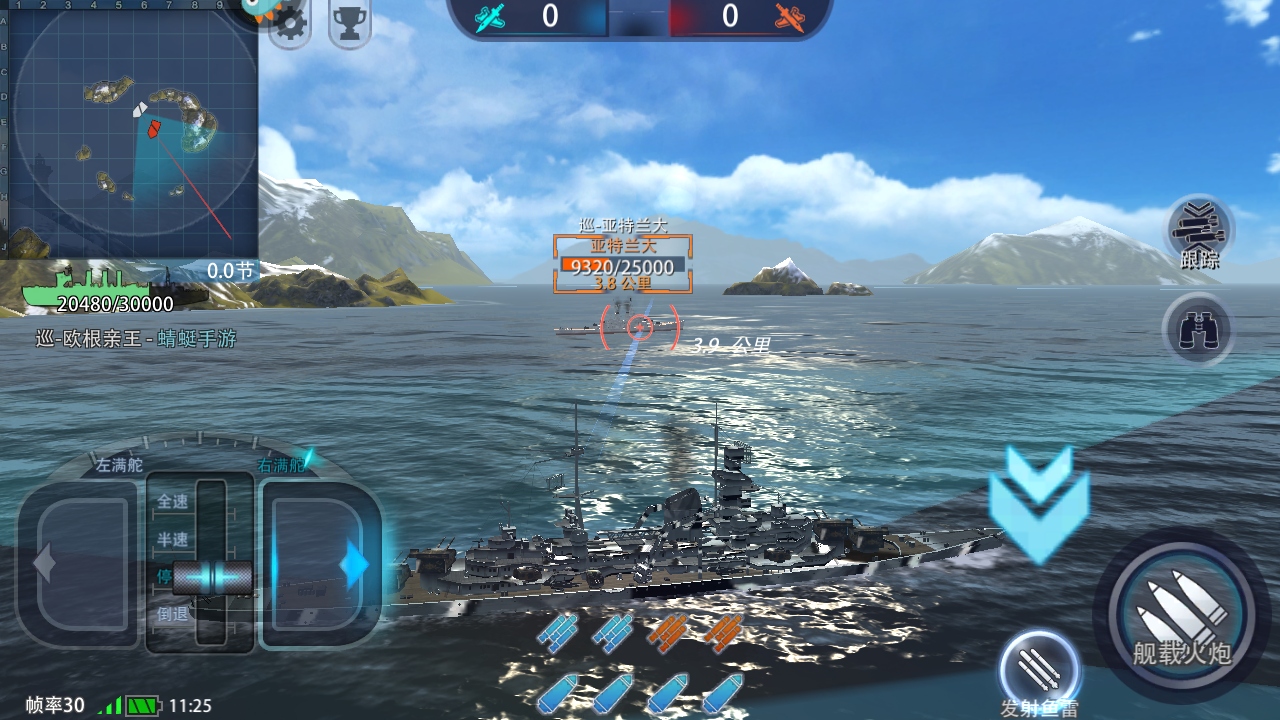The width and height of the screenshot is (1280, 720).
Task: Steer hard right with 右满舵 control
Action: (320, 564)
